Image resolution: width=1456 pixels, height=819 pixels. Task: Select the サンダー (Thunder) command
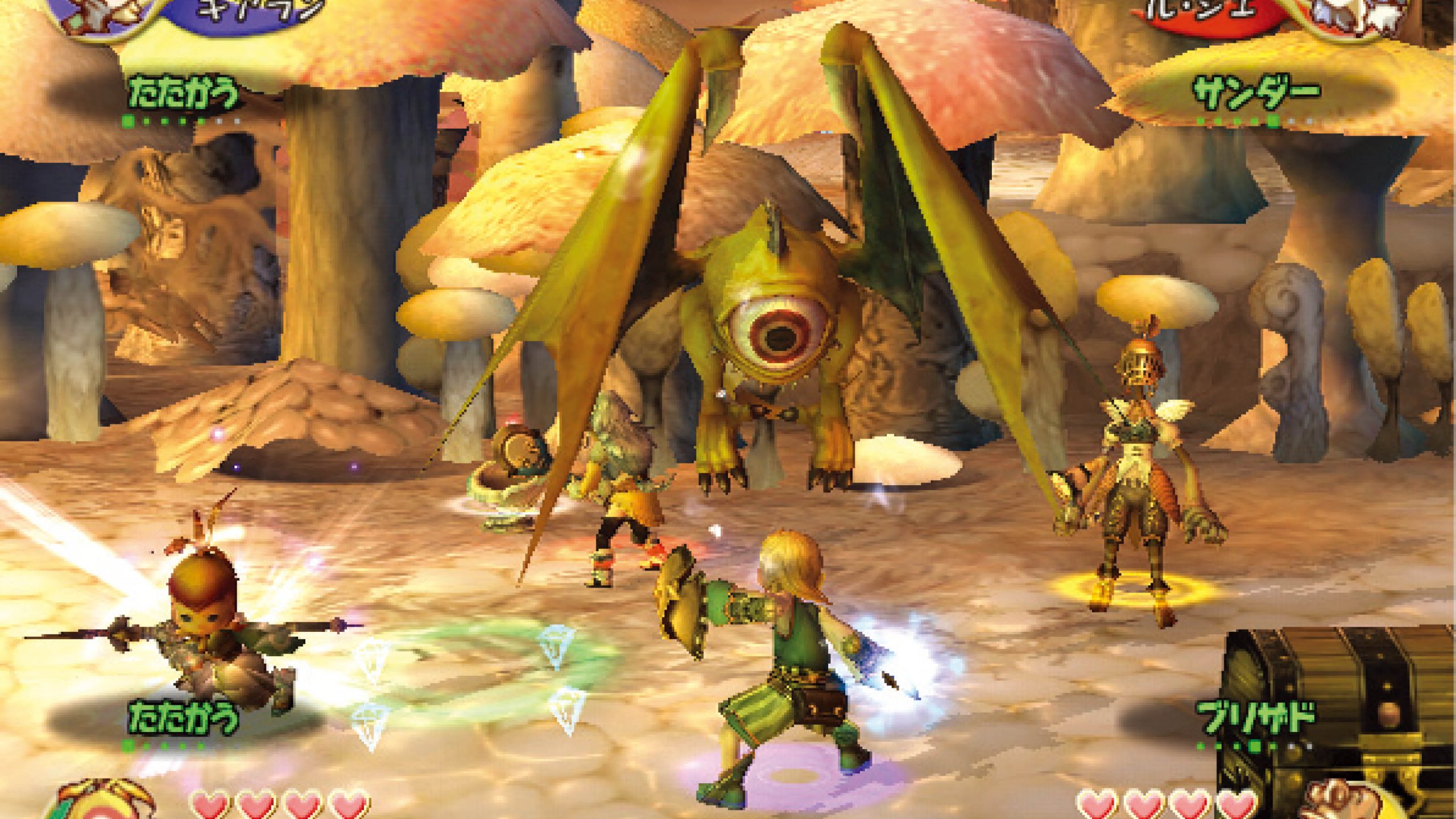(1259, 94)
